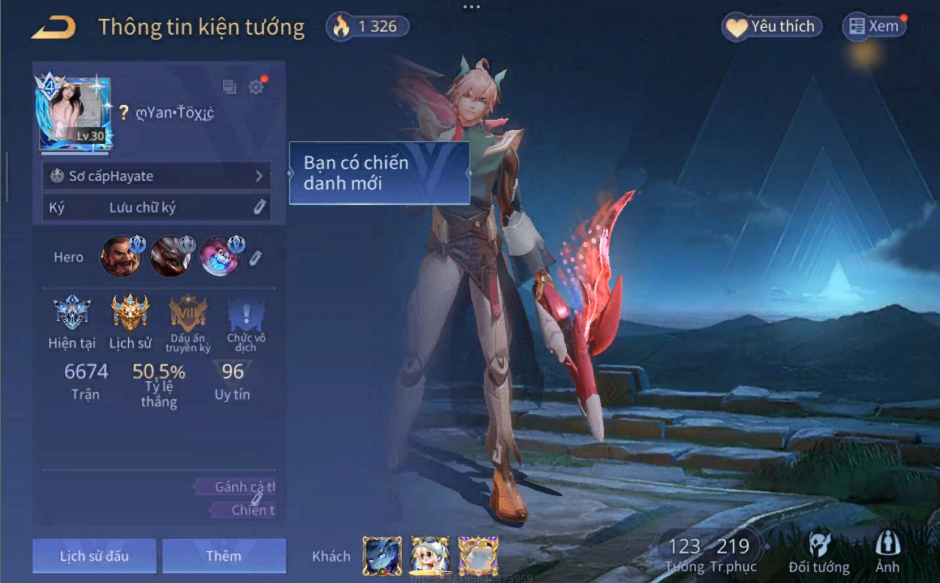Click the Thêm button
The height and width of the screenshot is (583, 940).
tap(224, 556)
